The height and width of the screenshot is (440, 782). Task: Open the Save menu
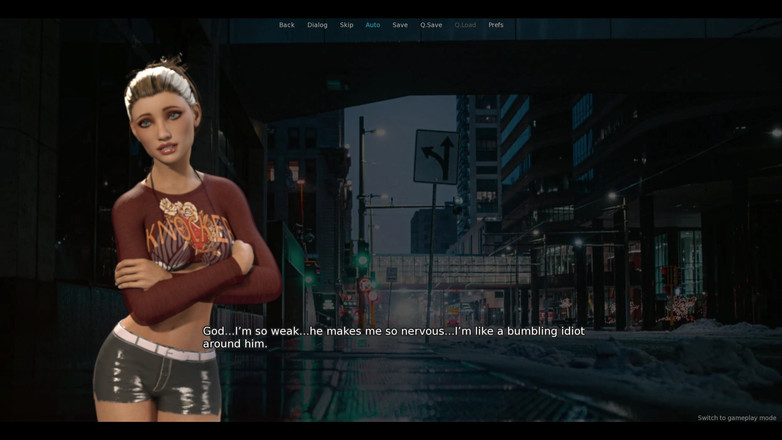[x=400, y=25]
